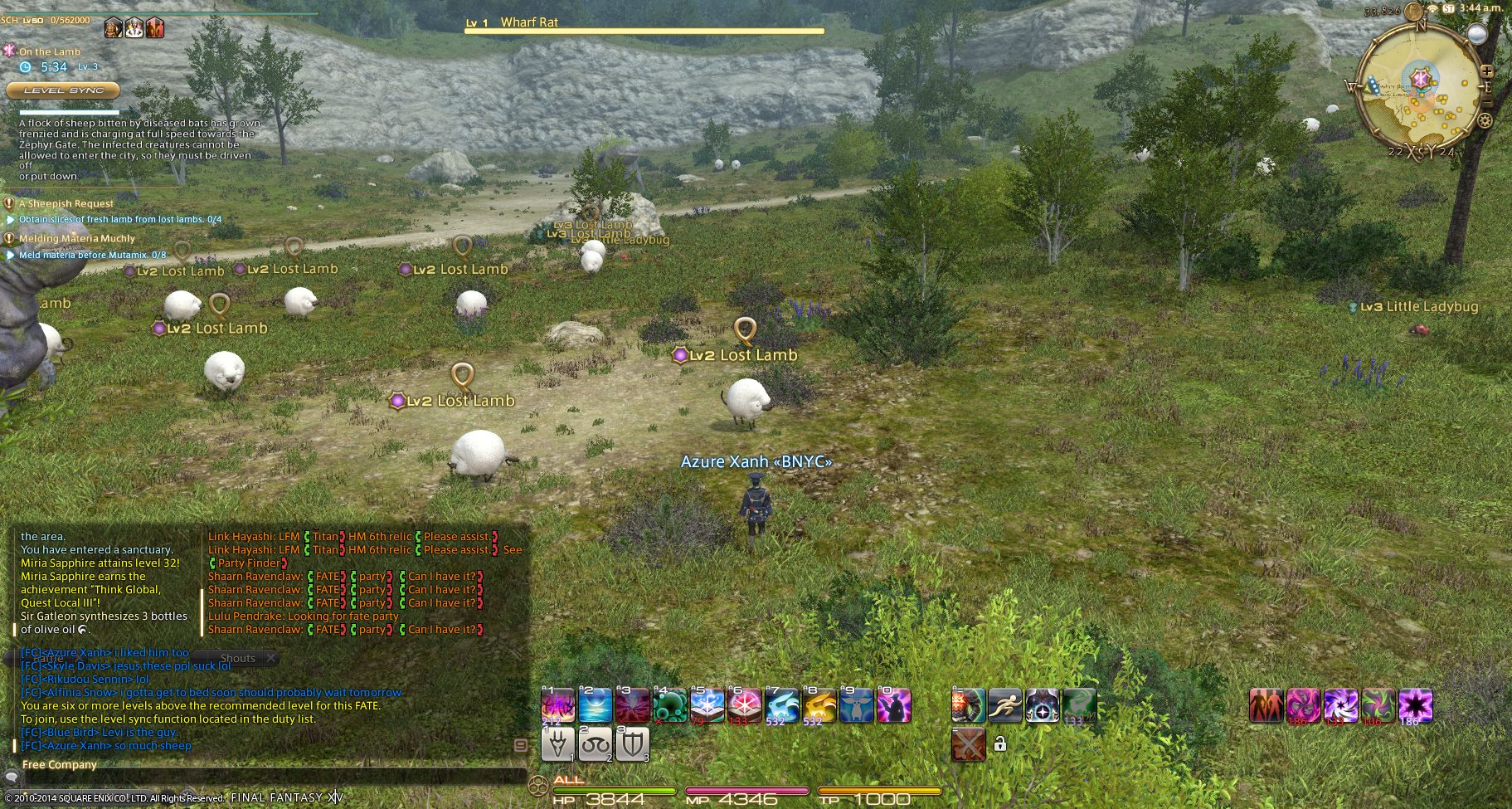Viewport: 1512px width, 809px height.
Task: Select the A Sheepish Request quest entry
Action: pyautogui.click(x=66, y=203)
